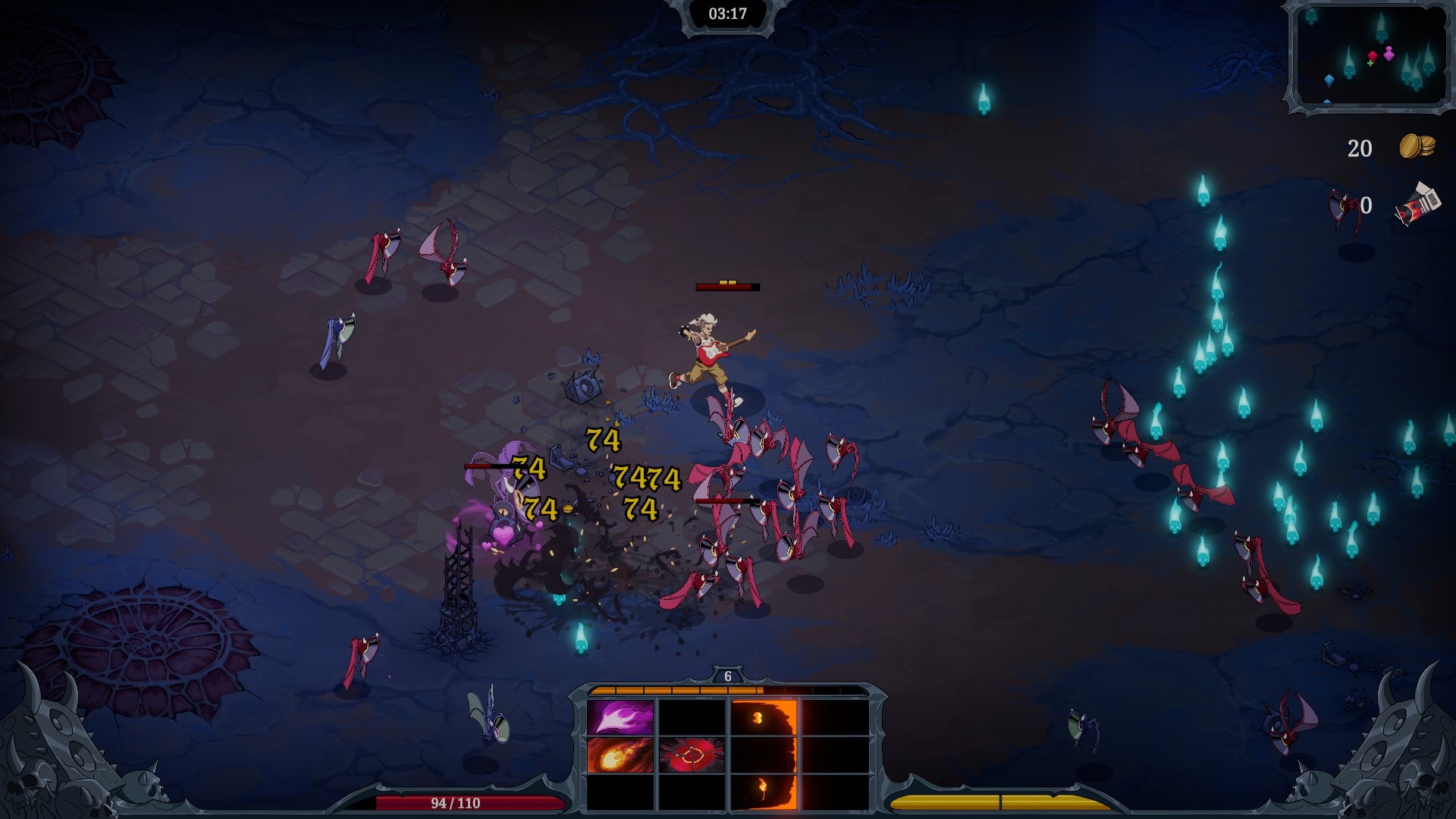Select the purple flame ability slot

620,717
